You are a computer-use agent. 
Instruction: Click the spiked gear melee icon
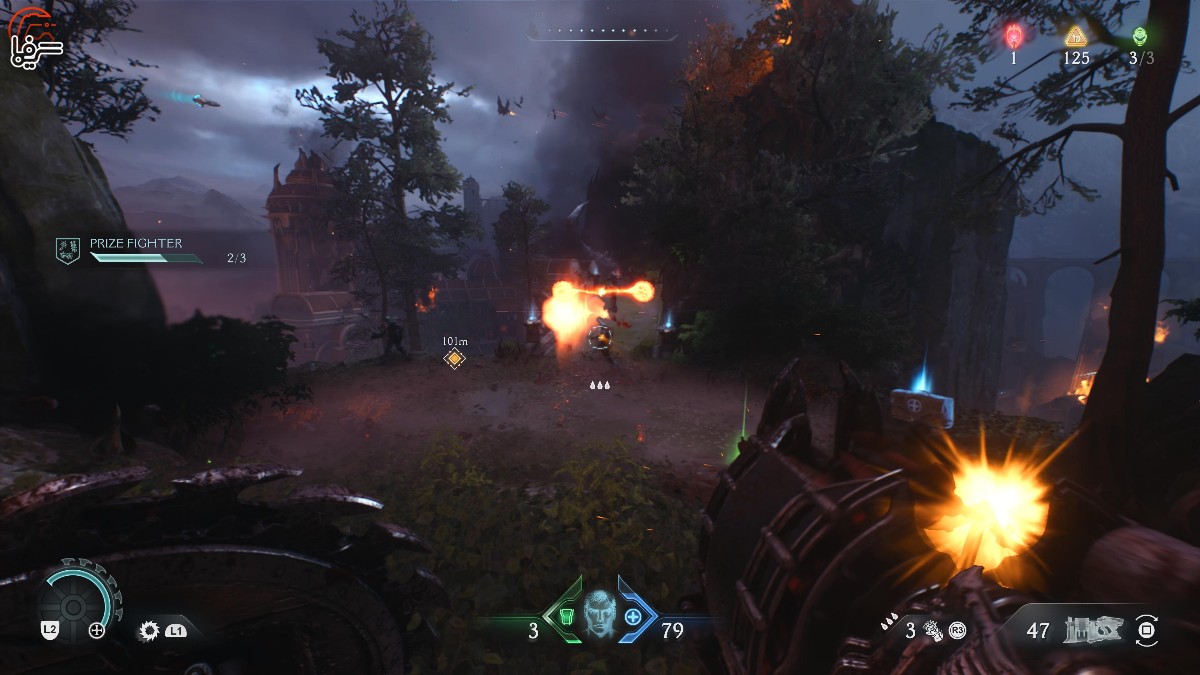151,630
